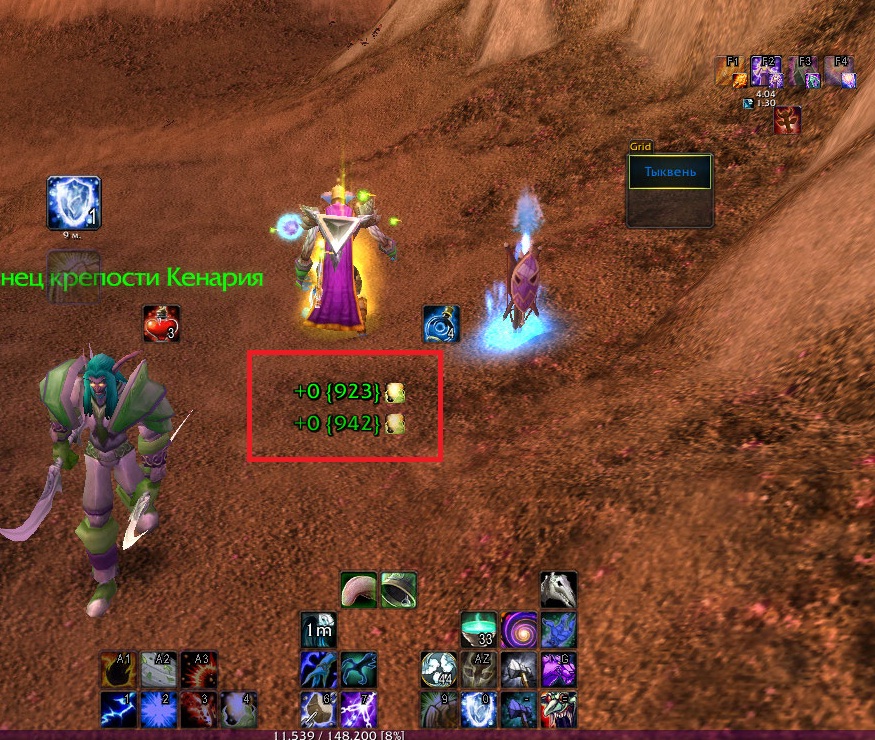This screenshot has height=740, width=875.
Task: Use the pink horn item
Action: click(x=359, y=590)
